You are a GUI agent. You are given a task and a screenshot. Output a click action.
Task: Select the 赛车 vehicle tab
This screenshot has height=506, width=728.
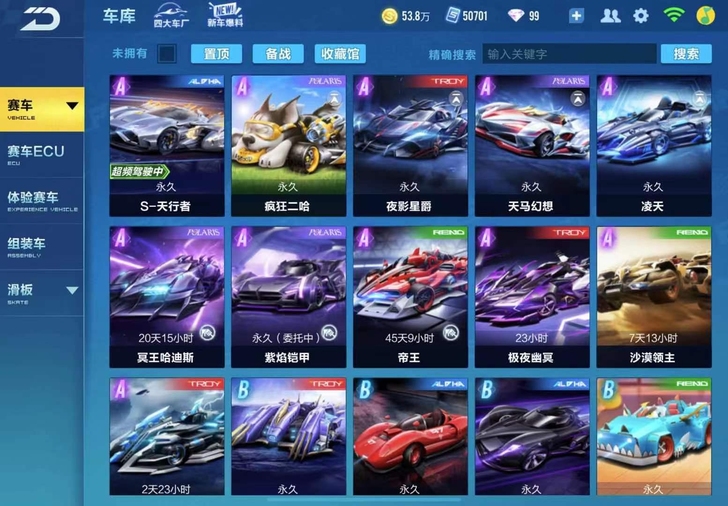pyautogui.click(x=42, y=108)
